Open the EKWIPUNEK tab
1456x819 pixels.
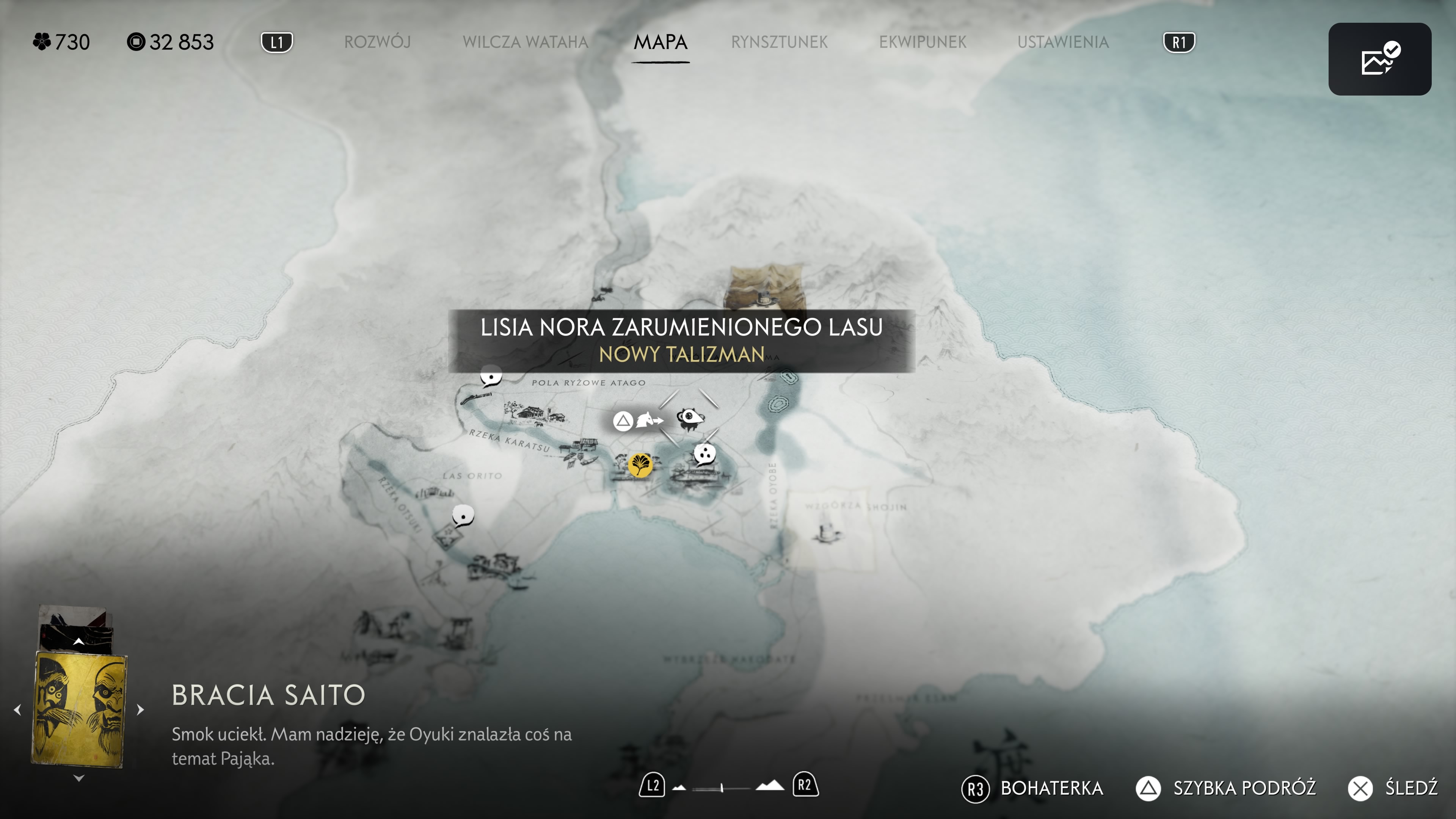click(x=923, y=42)
